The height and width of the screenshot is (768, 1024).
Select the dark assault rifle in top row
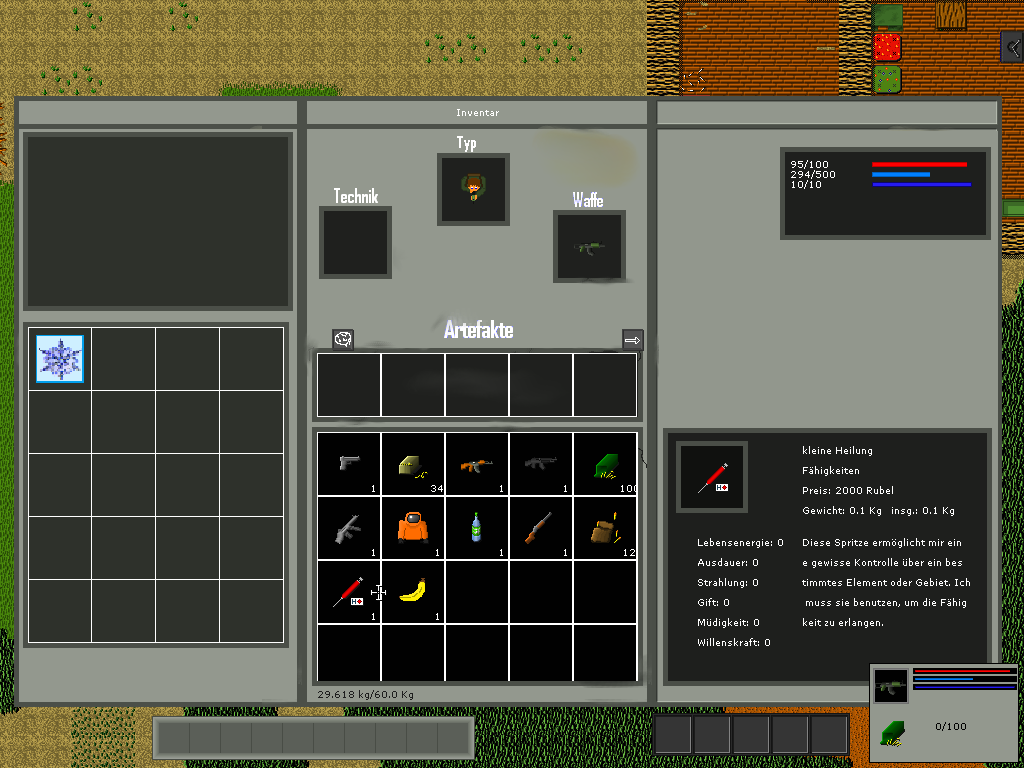(x=541, y=464)
